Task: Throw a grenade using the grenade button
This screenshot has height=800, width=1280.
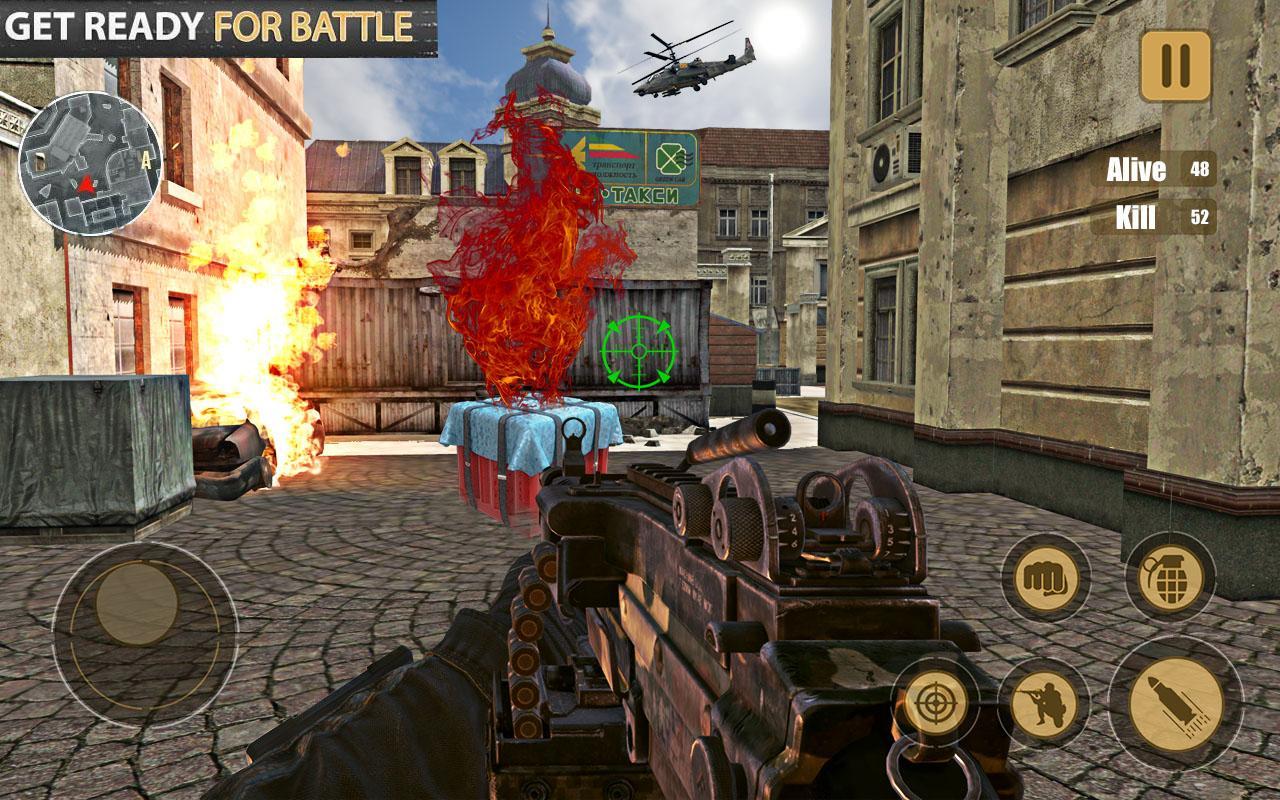Action: click(x=1170, y=577)
